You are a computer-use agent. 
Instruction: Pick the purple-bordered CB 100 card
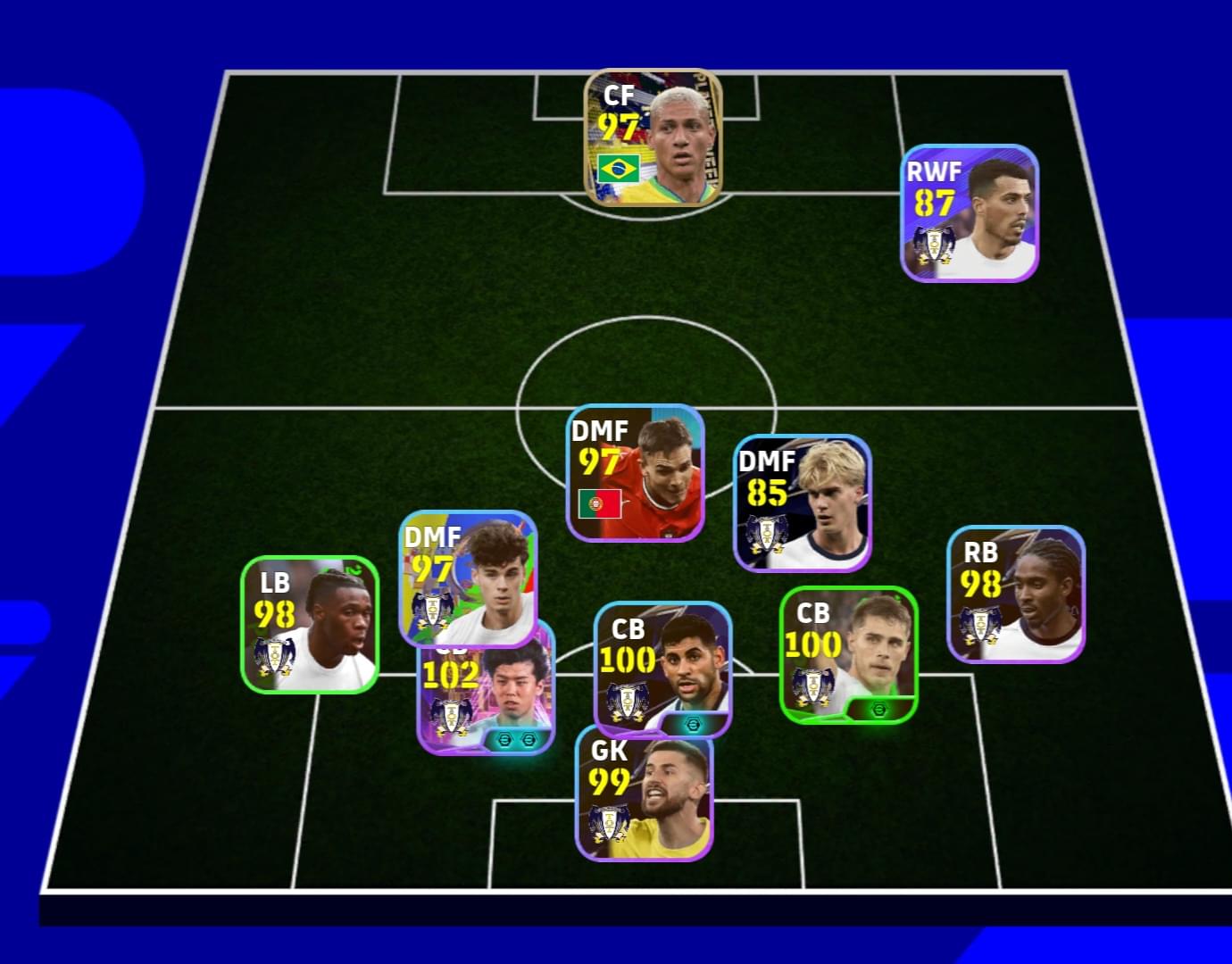point(662,665)
